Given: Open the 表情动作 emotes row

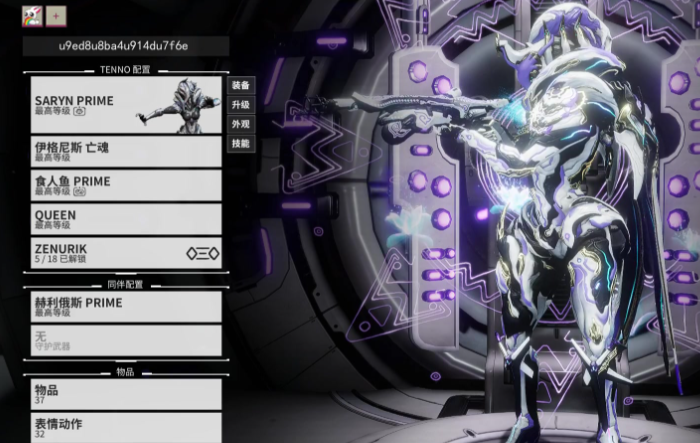Looking at the screenshot, I should tap(126, 427).
